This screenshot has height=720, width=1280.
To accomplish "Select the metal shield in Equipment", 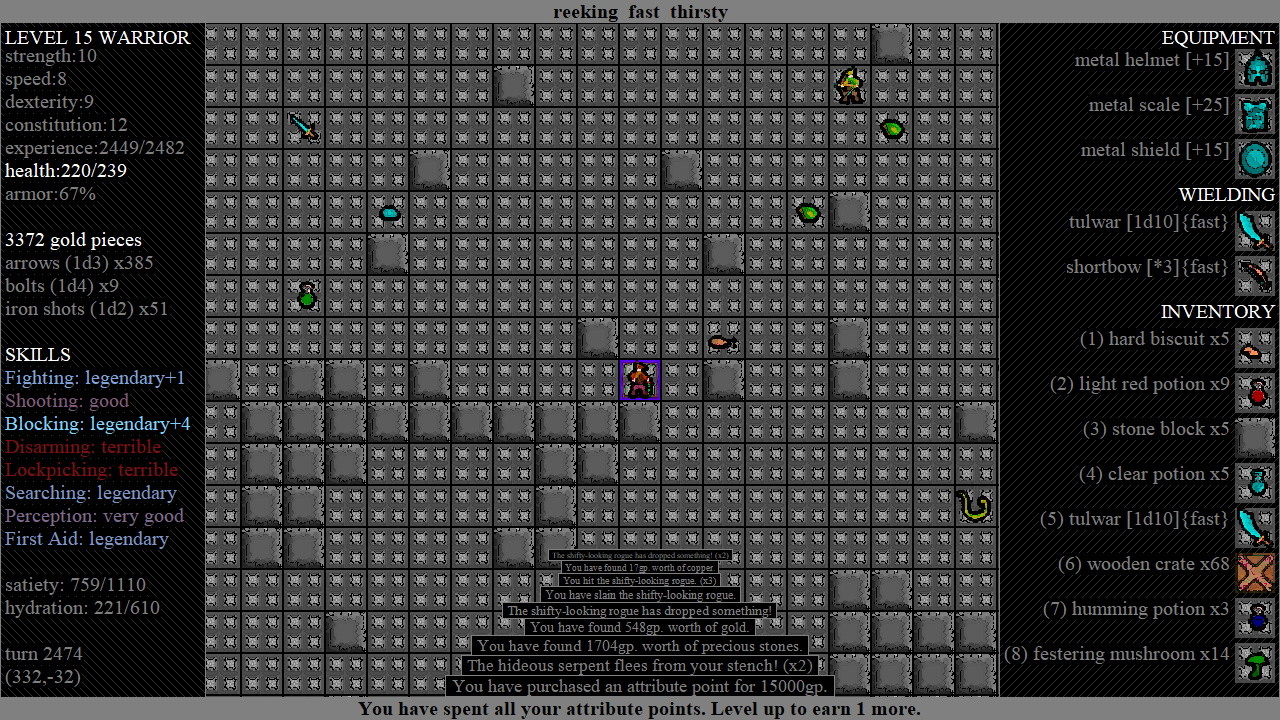I will coord(1255,159).
